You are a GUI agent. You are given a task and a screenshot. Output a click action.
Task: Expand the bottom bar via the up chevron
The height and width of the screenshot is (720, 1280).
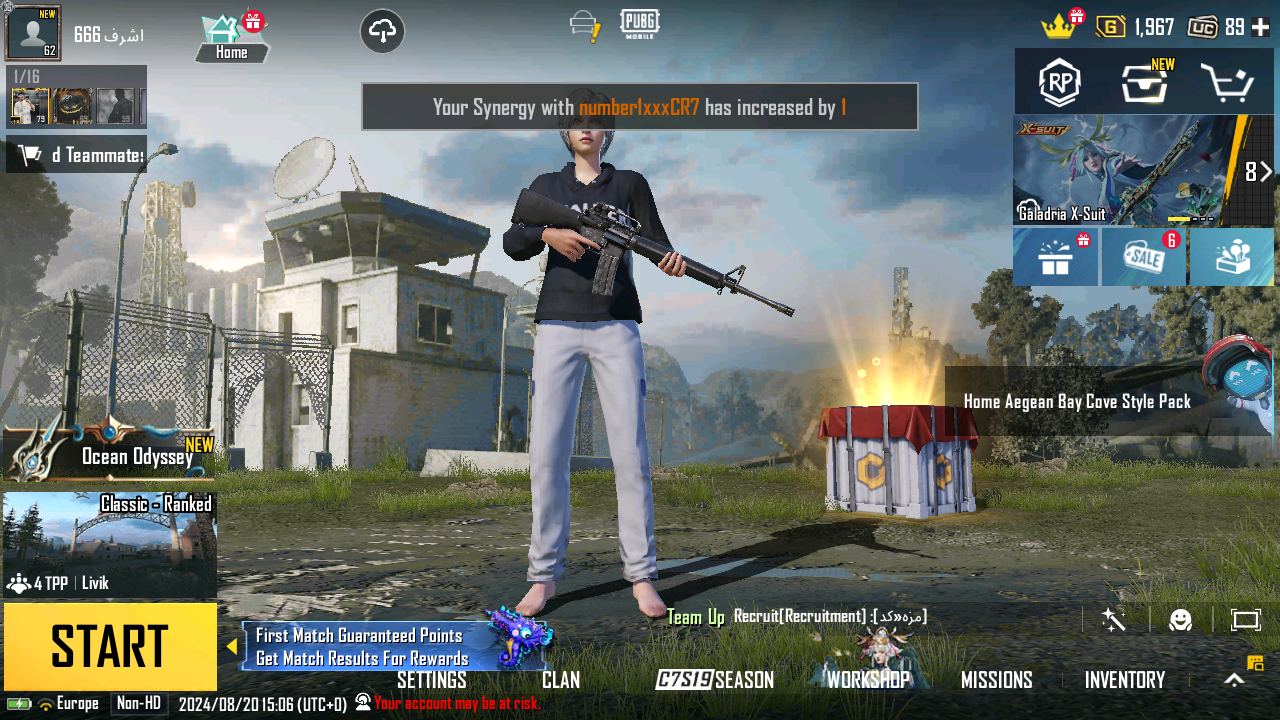[x=1236, y=678]
